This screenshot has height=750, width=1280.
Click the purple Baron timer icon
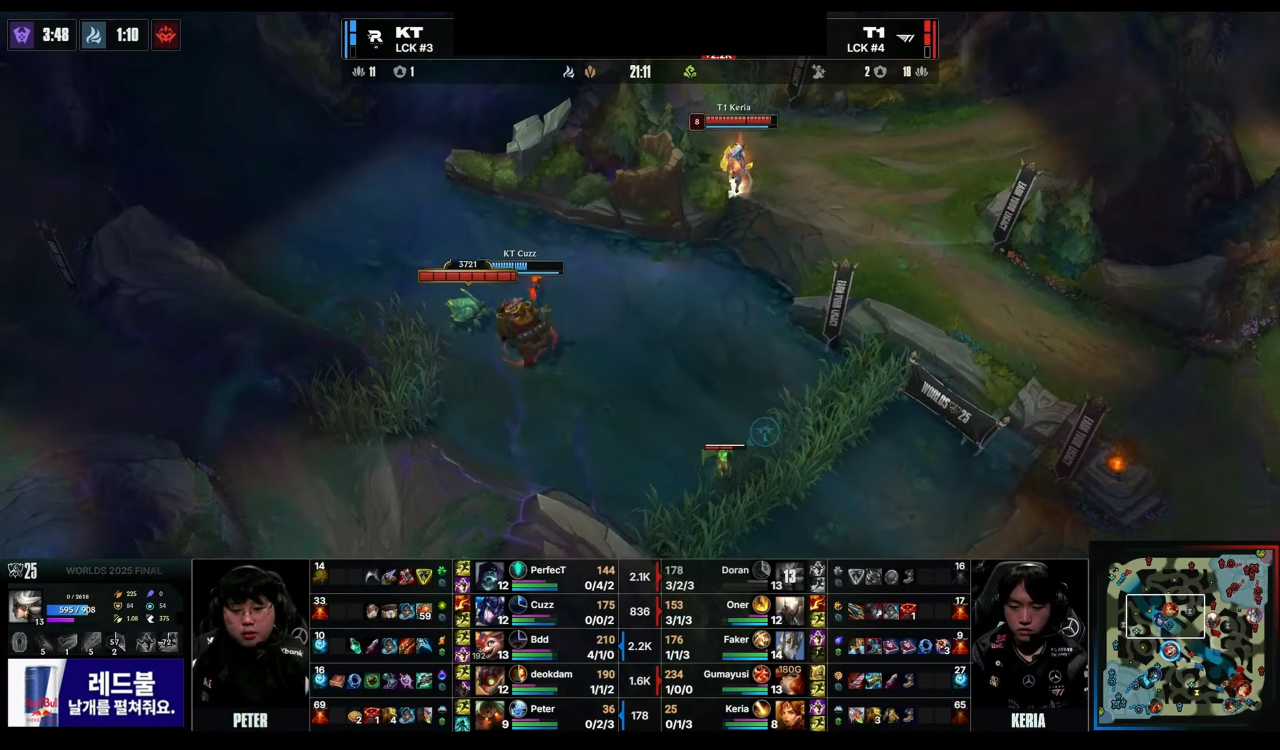[x=22, y=35]
